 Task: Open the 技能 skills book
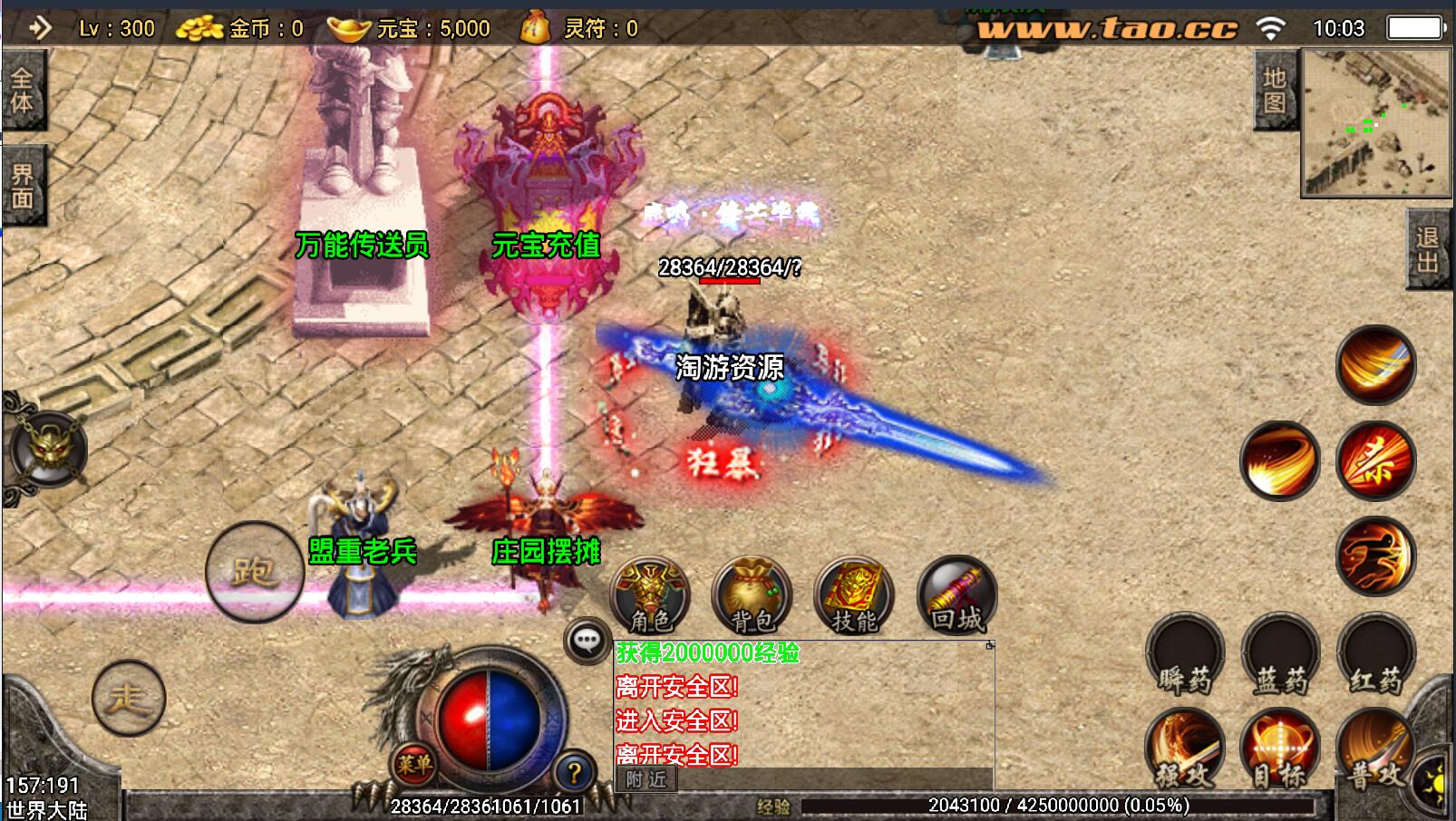click(854, 596)
